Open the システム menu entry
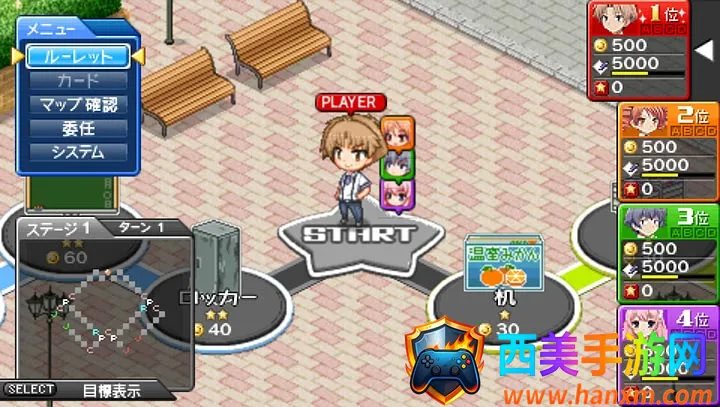 pos(78,152)
